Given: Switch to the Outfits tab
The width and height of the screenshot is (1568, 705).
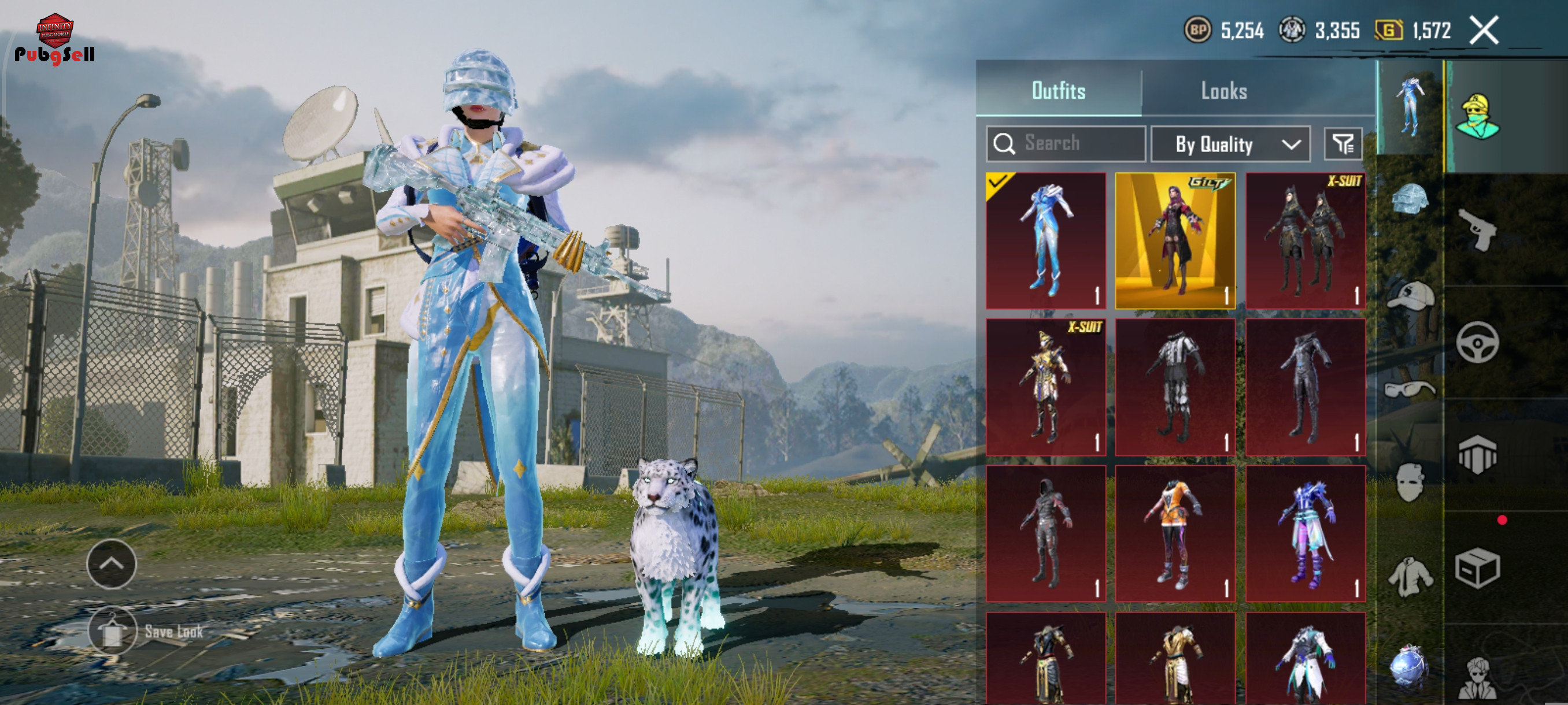Looking at the screenshot, I should pos(1058,91).
